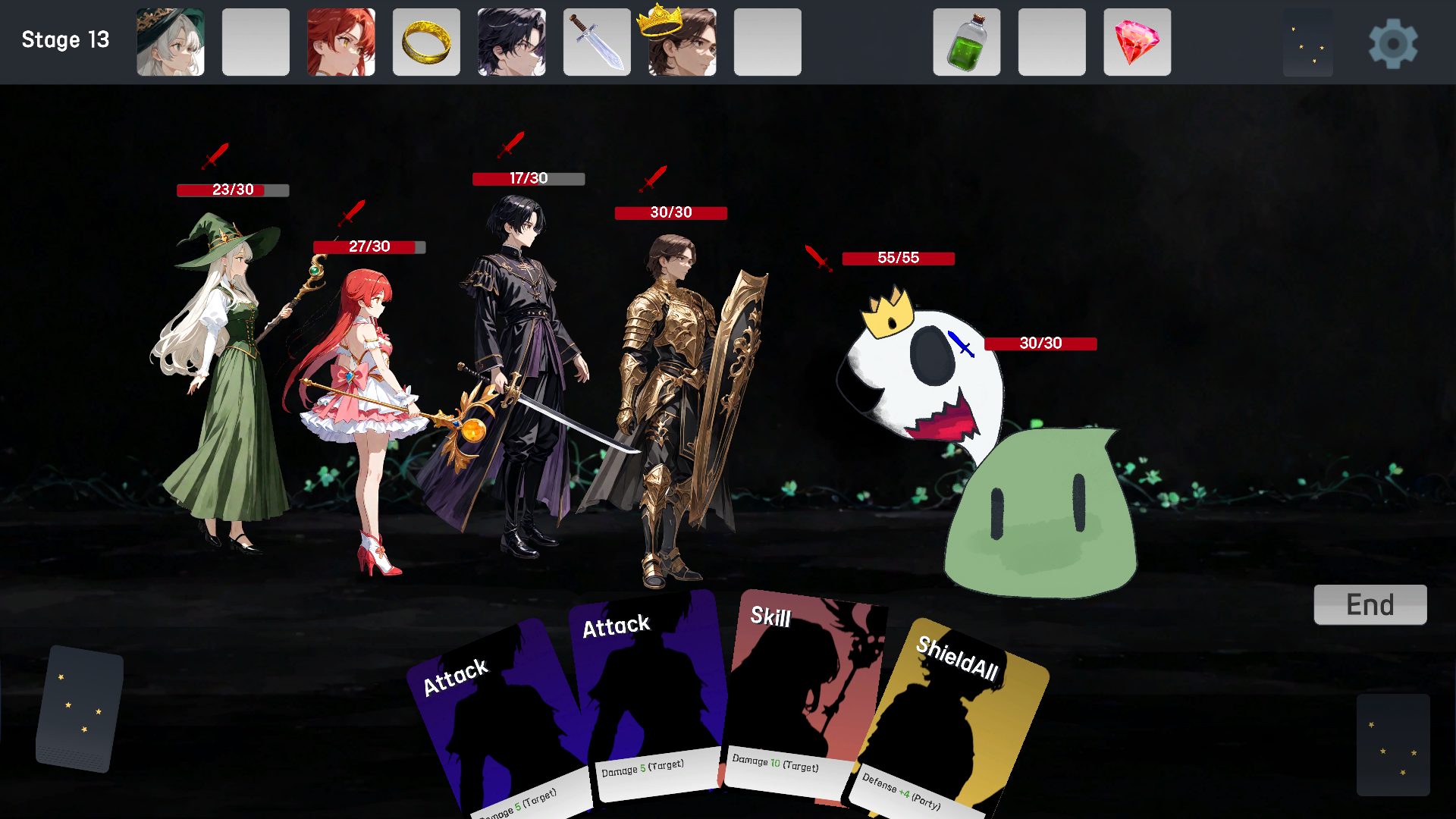The height and width of the screenshot is (819, 1456).
Task: Select the black-haired swordsman portrait
Action: [511, 42]
